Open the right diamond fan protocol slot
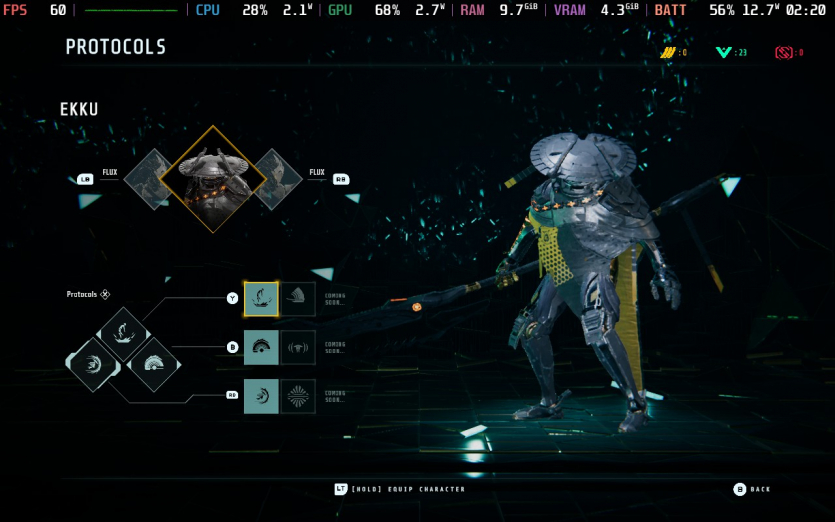Screen dimensions: 835x522 (154, 364)
